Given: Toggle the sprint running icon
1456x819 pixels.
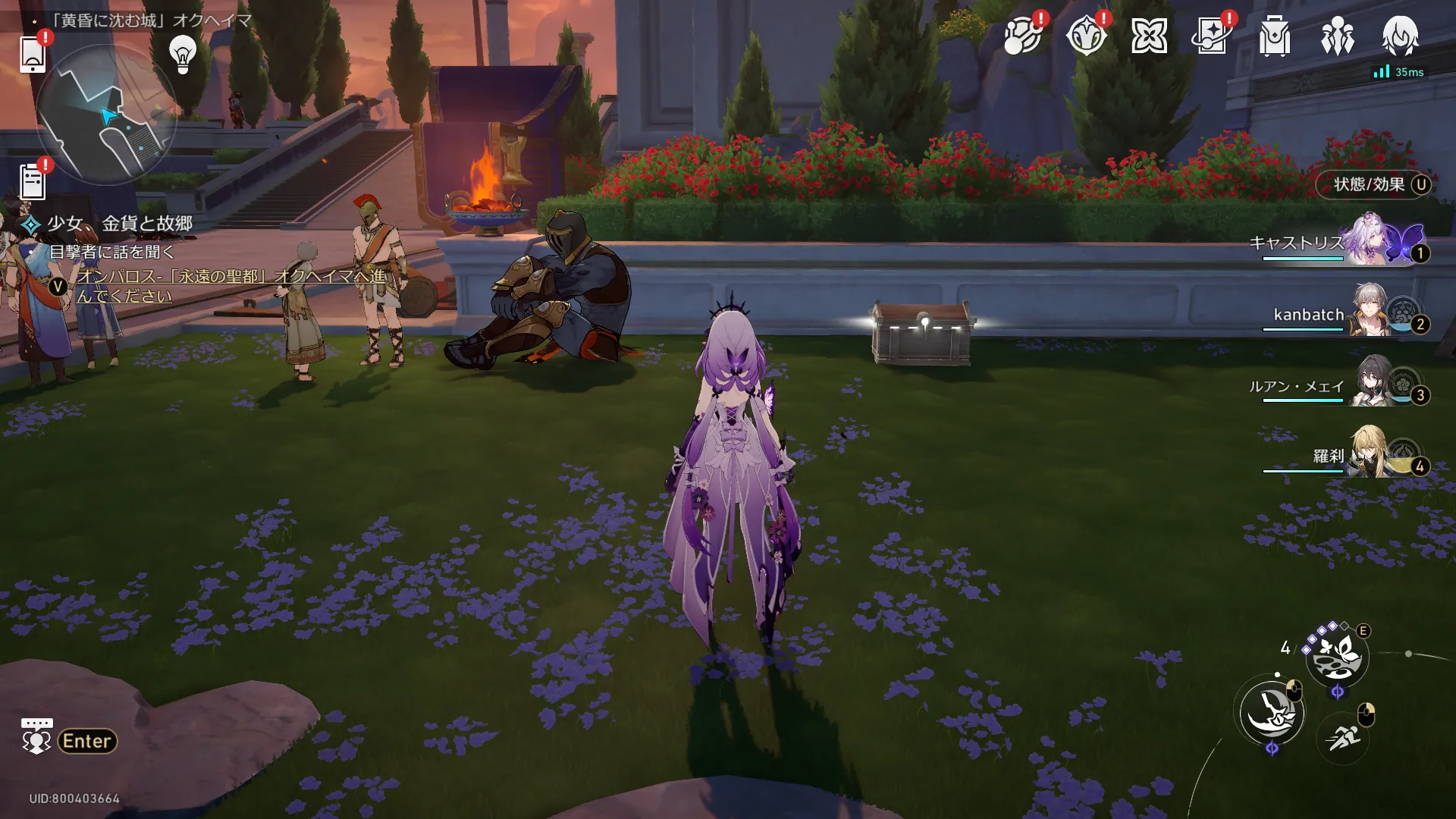Looking at the screenshot, I should 1342,736.
